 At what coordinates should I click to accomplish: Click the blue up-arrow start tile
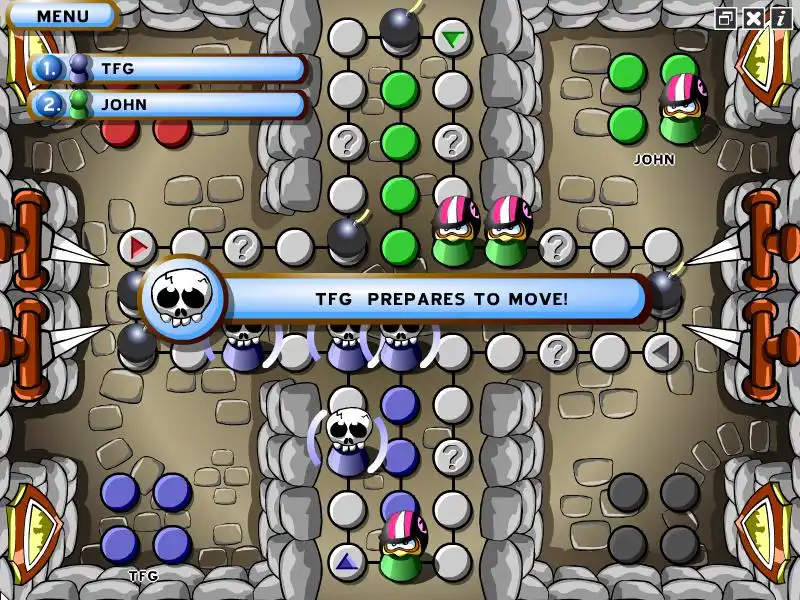[347, 562]
